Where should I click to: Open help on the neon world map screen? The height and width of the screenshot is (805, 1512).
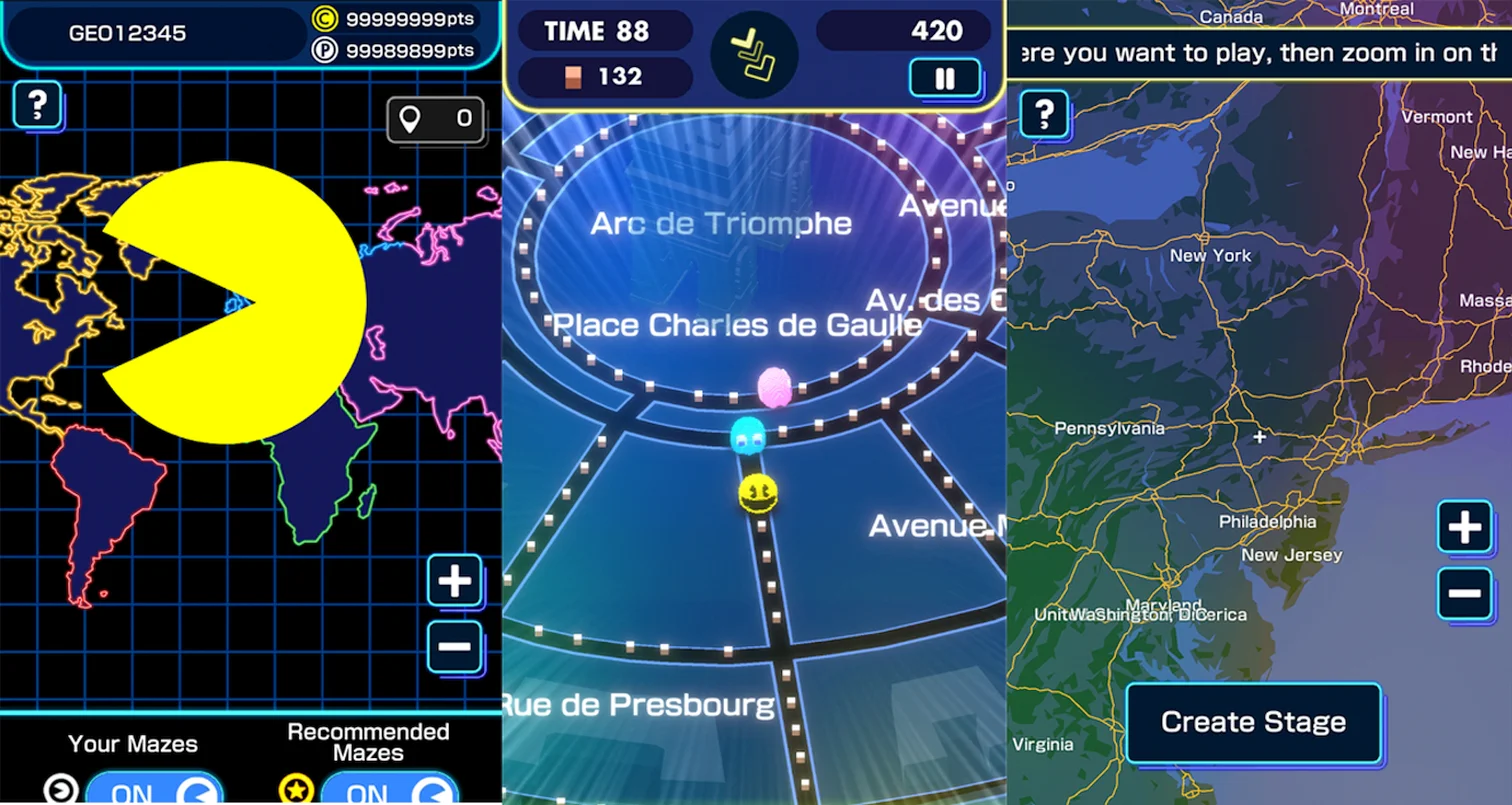click(x=37, y=104)
